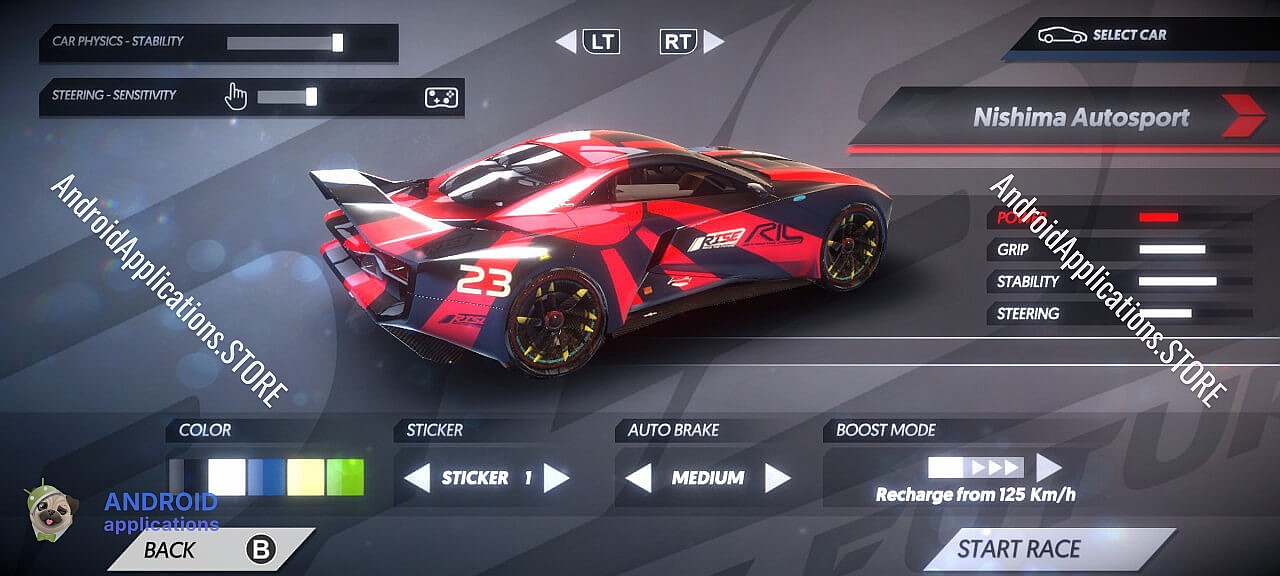Change Boost Mode with the right arrow

click(1048, 467)
